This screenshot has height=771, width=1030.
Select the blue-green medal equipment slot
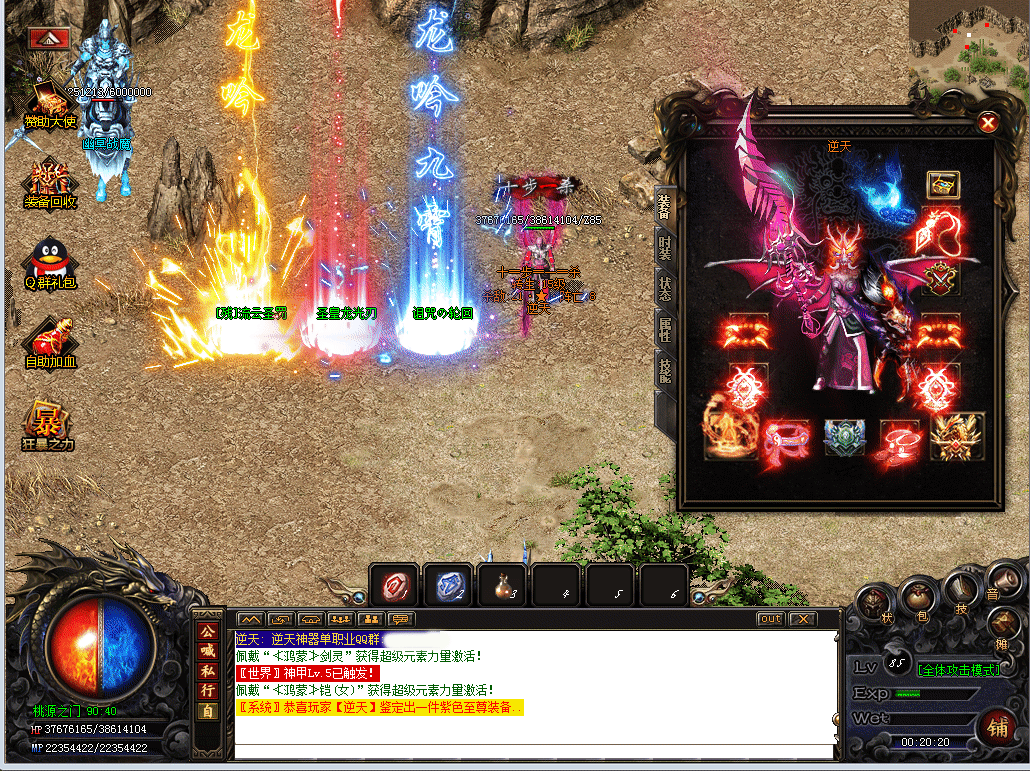(843, 438)
